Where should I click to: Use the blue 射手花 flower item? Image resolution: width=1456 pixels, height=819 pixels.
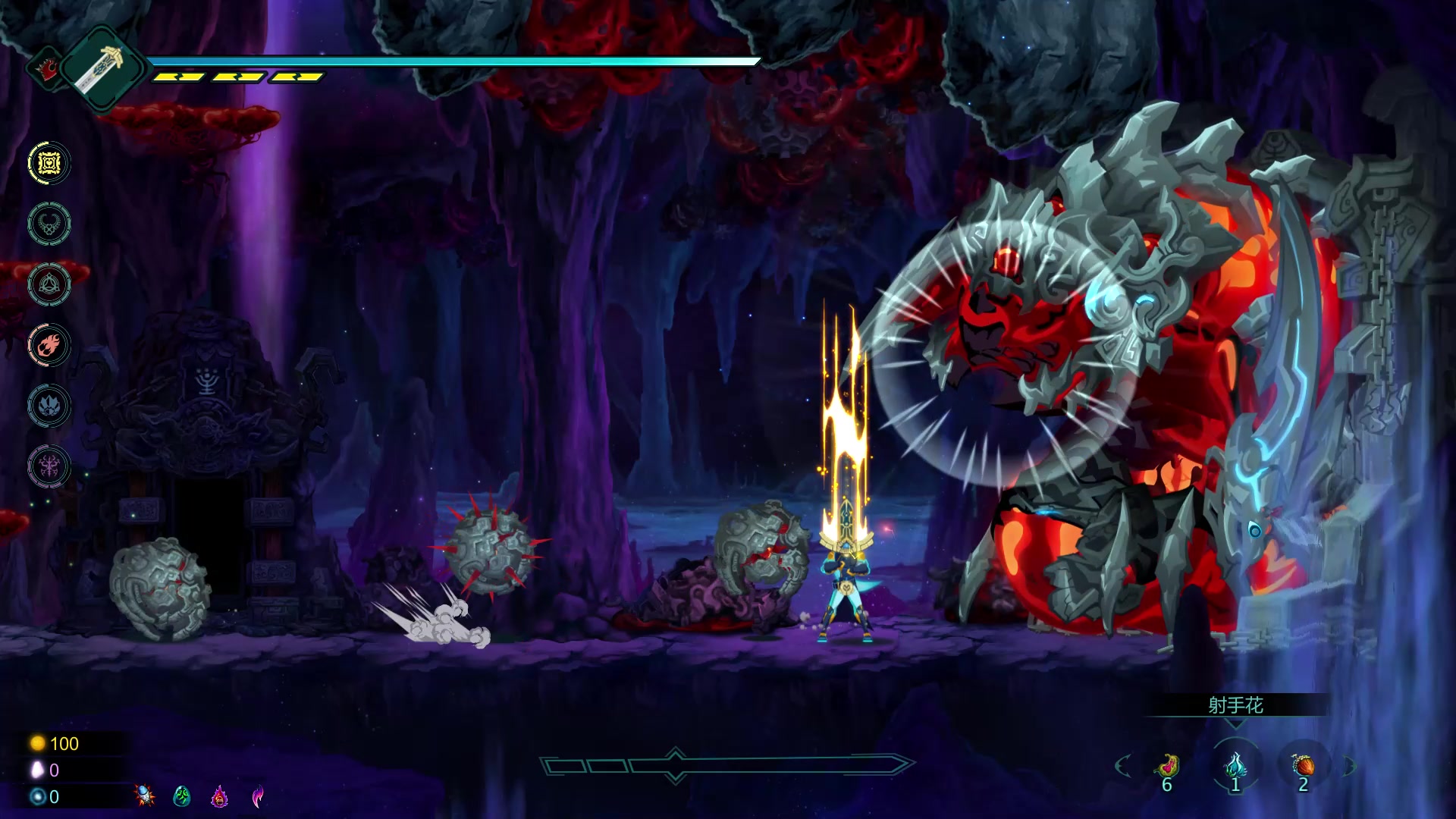click(1235, 764)
